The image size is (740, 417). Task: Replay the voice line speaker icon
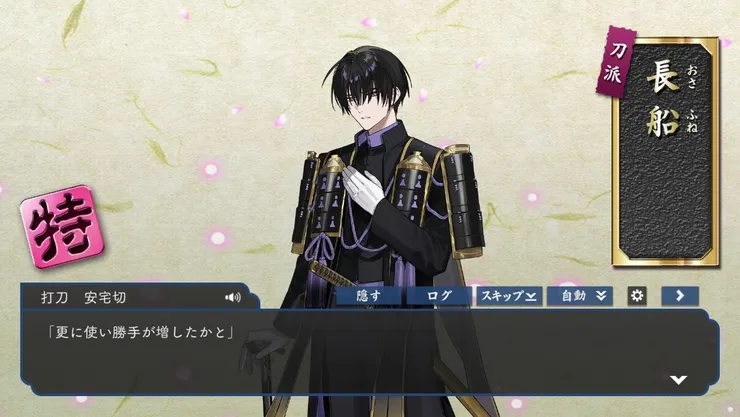pos(233,297)
